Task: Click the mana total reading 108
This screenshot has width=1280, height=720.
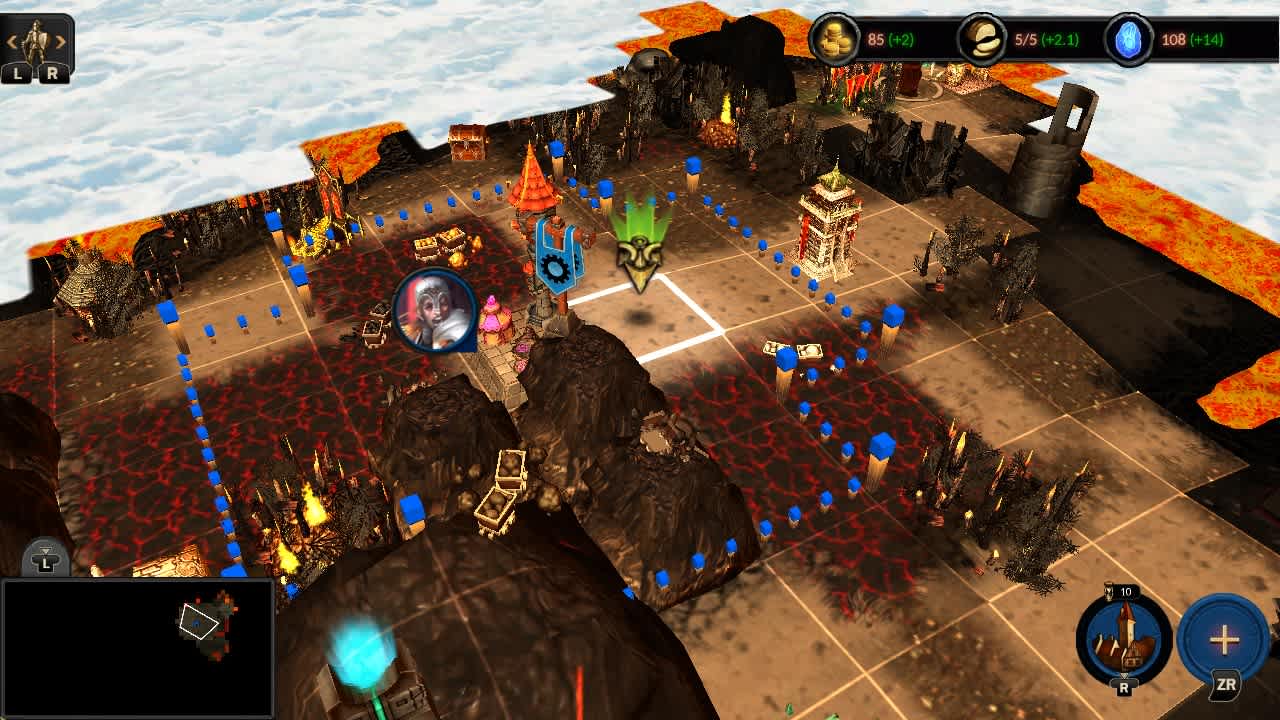Action: [x=1172, y=39]
